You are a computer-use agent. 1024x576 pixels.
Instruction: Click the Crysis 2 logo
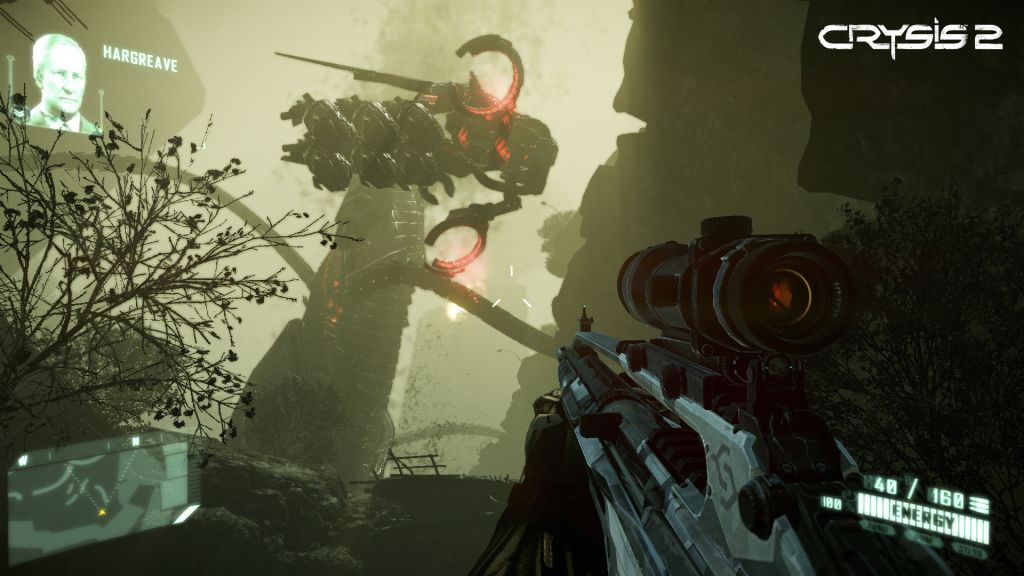[910, 36]
